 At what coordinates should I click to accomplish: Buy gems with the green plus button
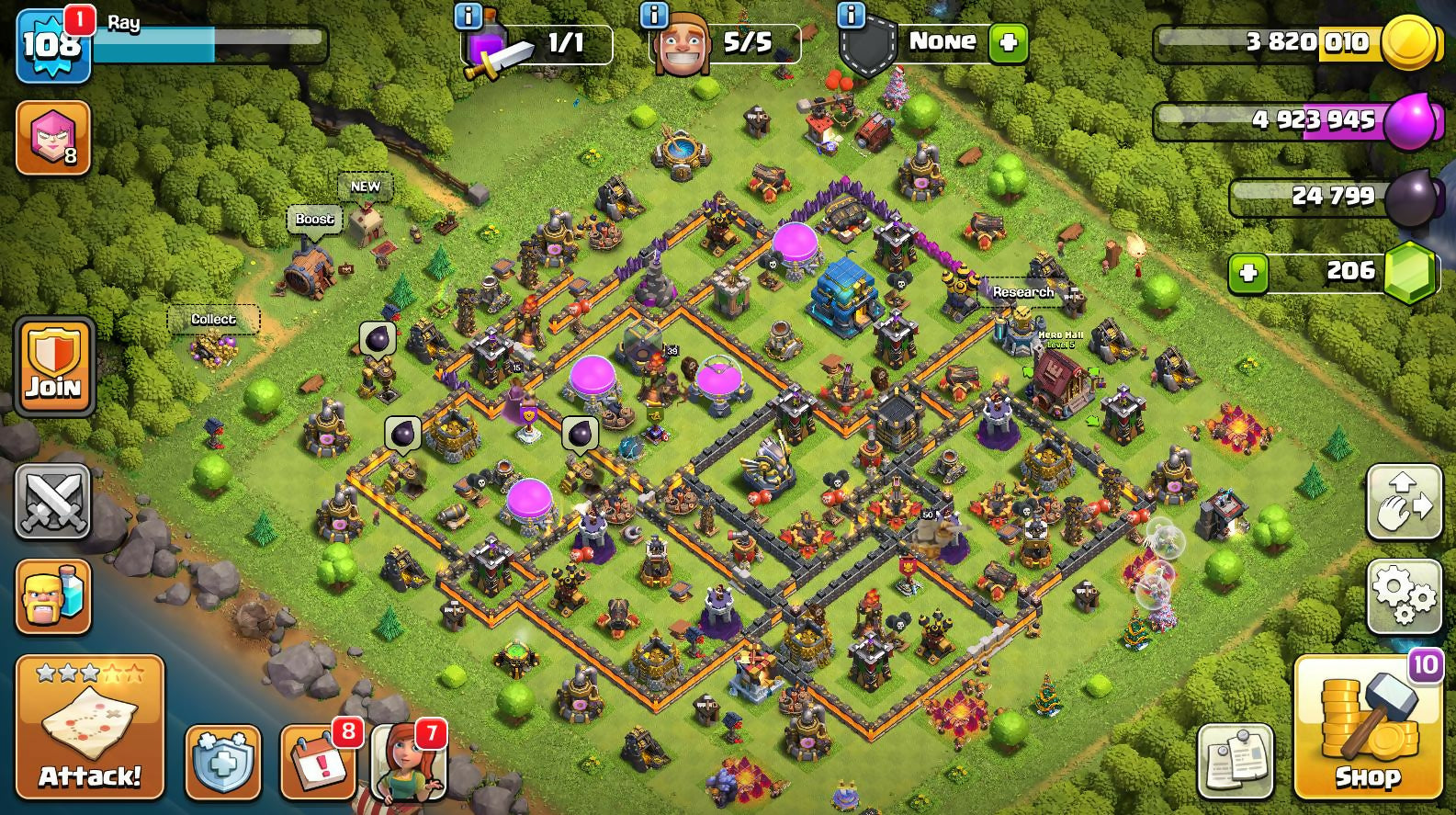click(1247, 273)
